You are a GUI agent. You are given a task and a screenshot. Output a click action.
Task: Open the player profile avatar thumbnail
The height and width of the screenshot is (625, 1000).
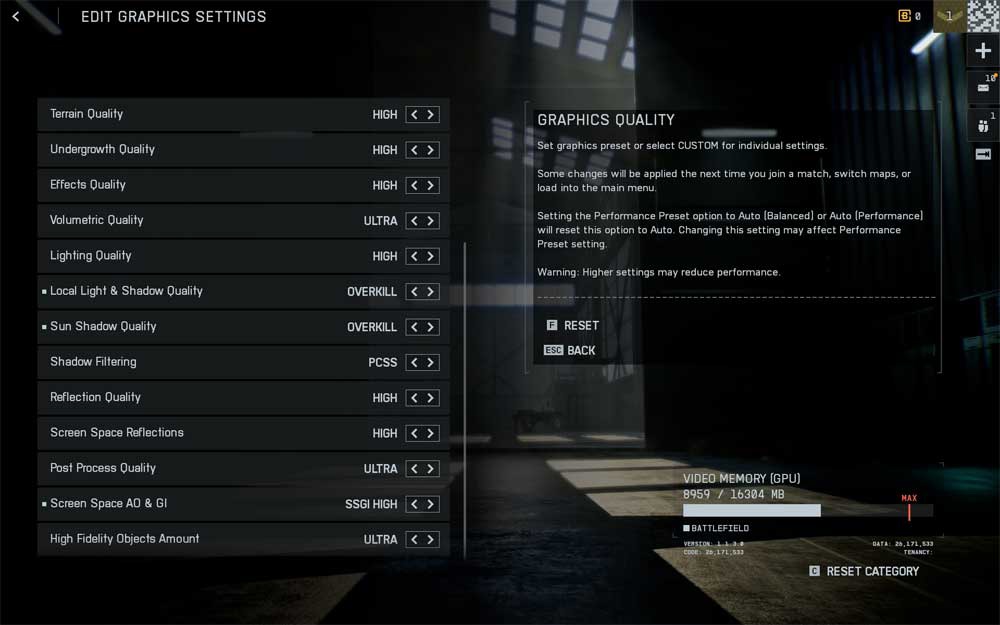(982, 17)
